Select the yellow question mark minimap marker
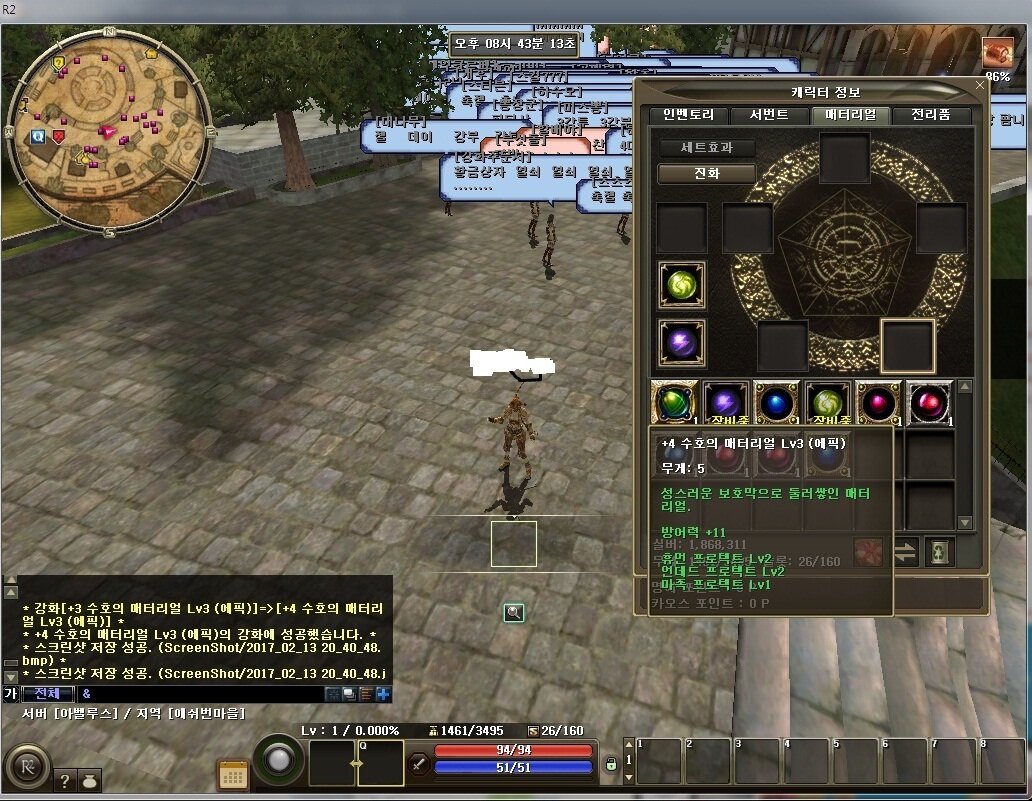The image size is (1032, 801). (x=59, y=62)
